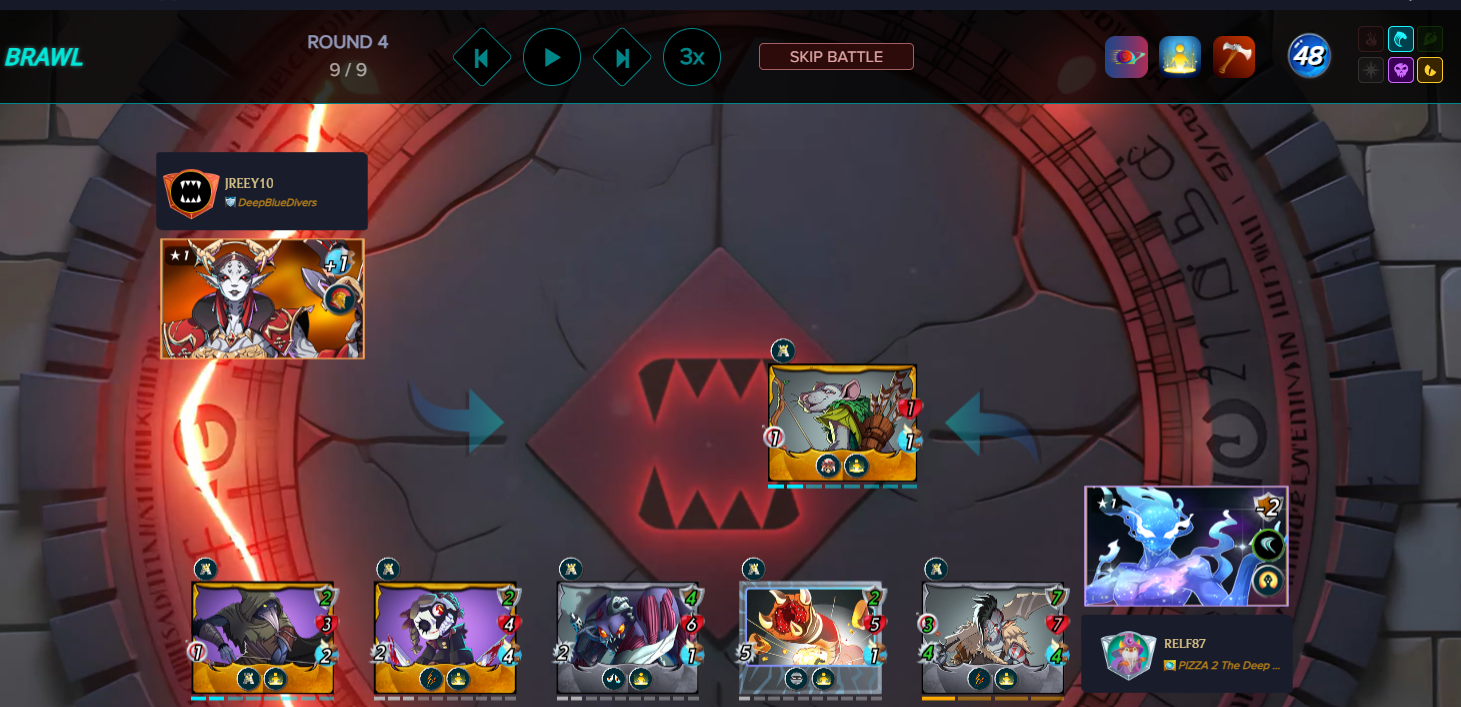Image resolution: width=1461 pixels, height=707 pixels.
Task: Click the teal water element icon
Action: 1401,40
